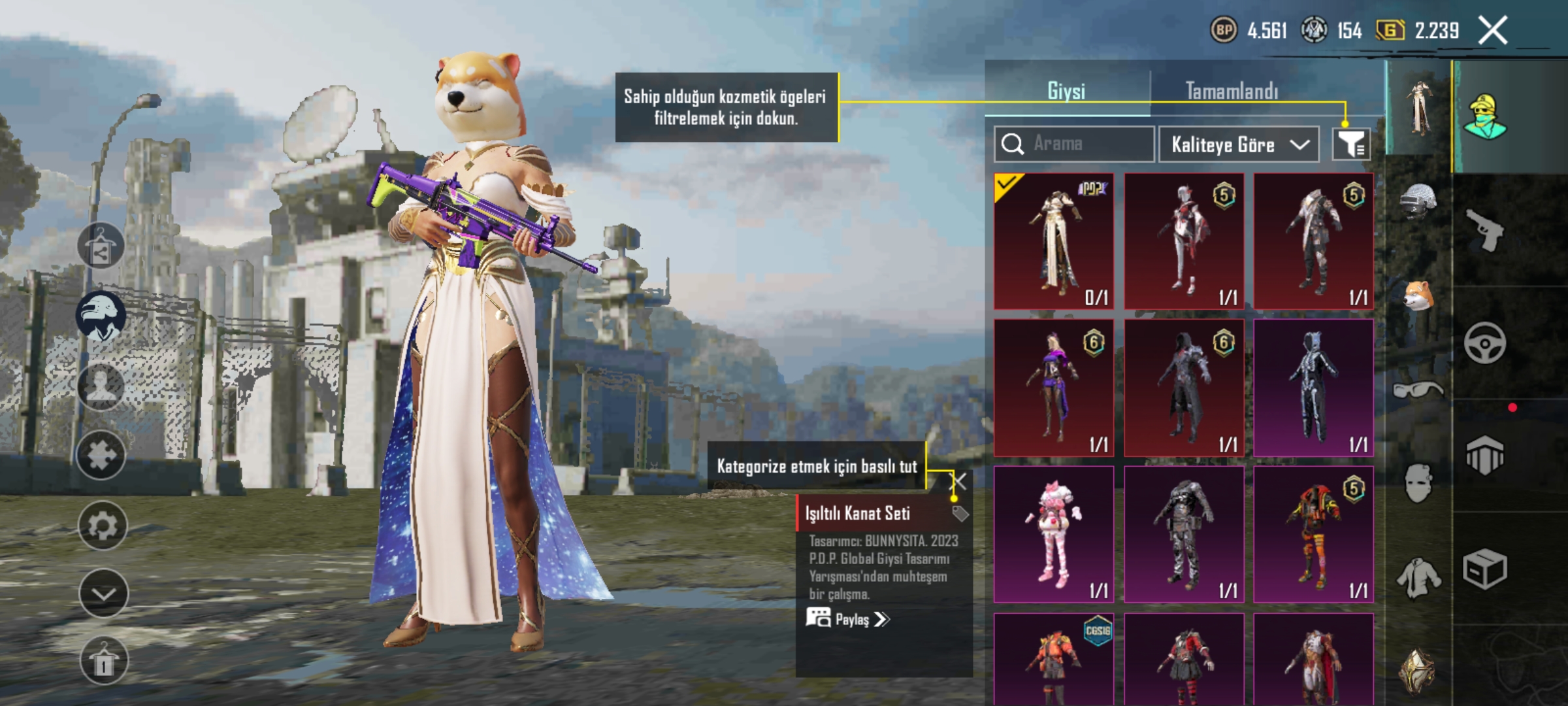Open the Tamamlandı tab

coord(1232,91)
